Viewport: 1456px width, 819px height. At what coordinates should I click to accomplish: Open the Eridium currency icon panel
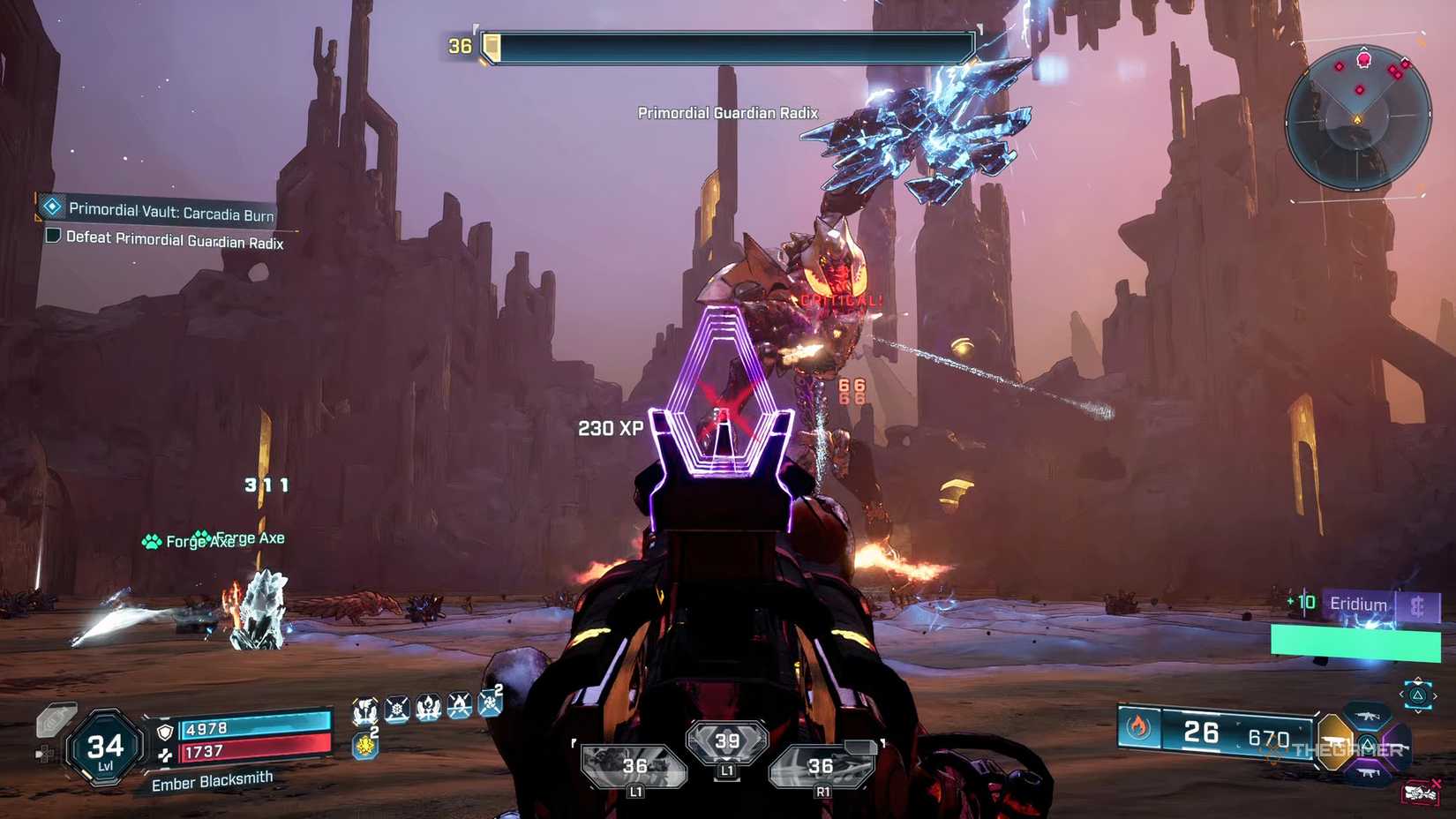pyautogui.click(x=1416, y=604)
